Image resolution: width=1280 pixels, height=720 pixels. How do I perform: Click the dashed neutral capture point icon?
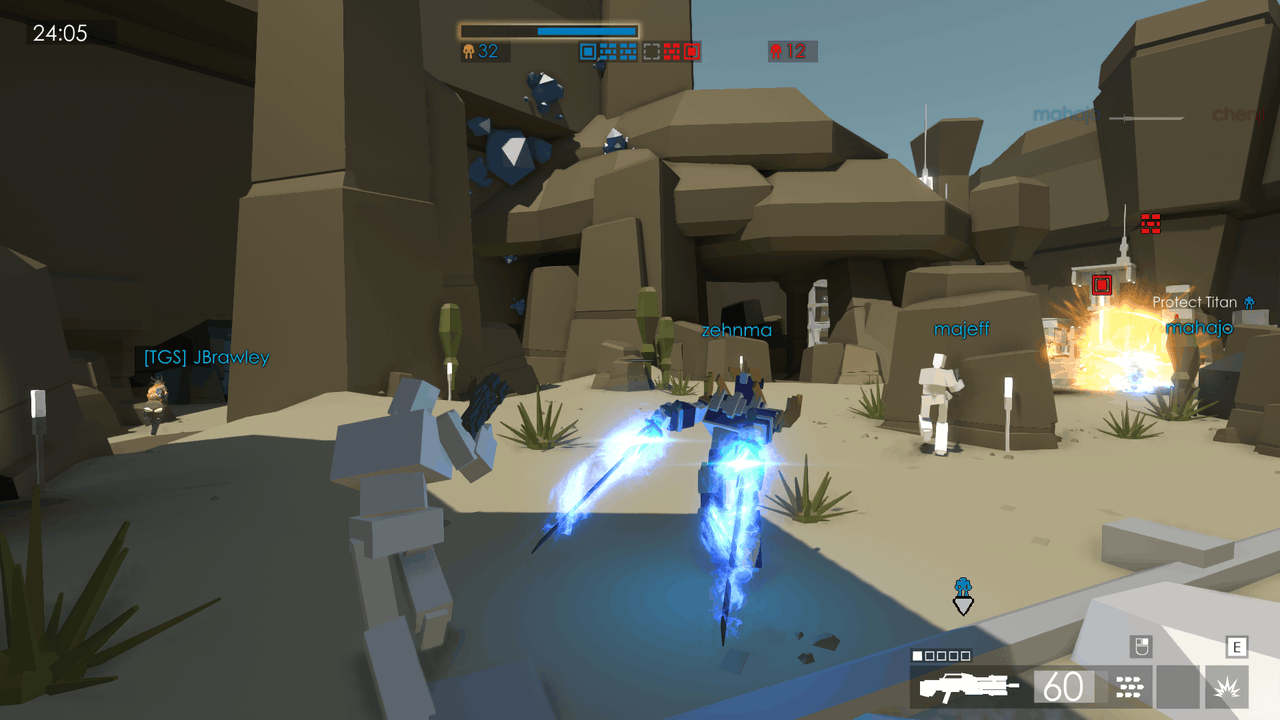(x=650, y=50)
